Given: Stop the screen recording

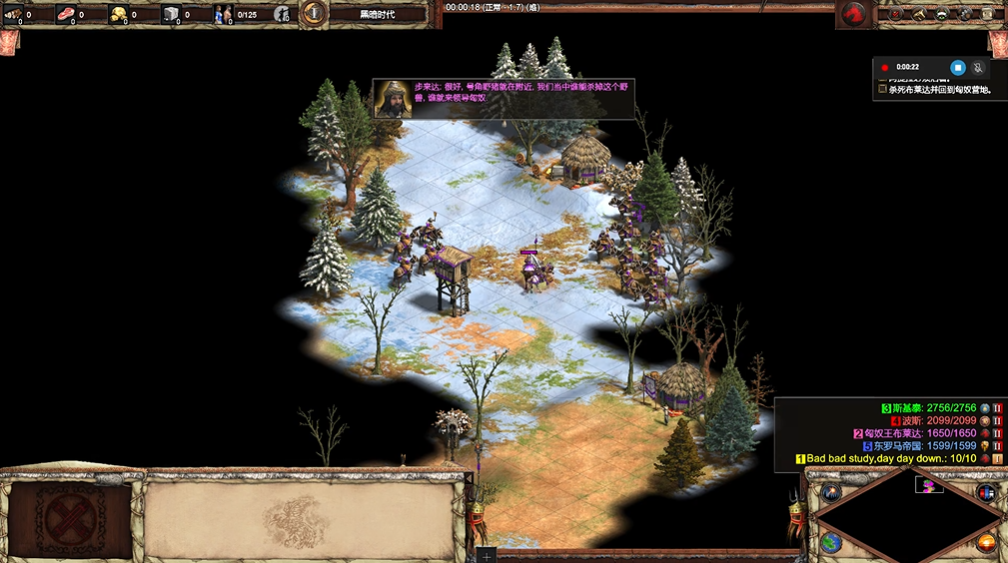Looking at the screenshot, I should (x=957, y=67).
